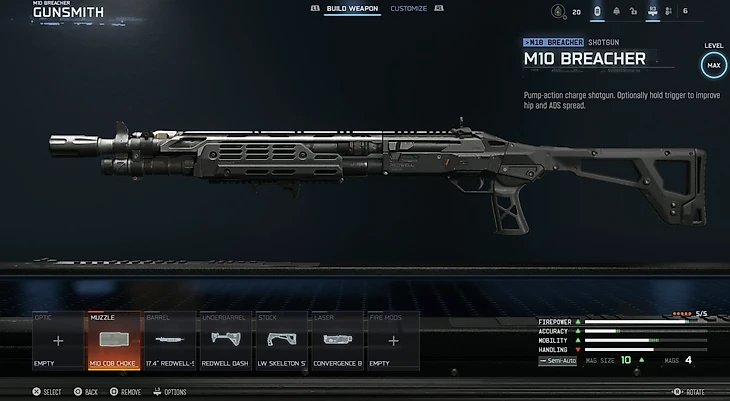Select the empty Optic attachment slot
730x401 pixels.
(58, 341)
